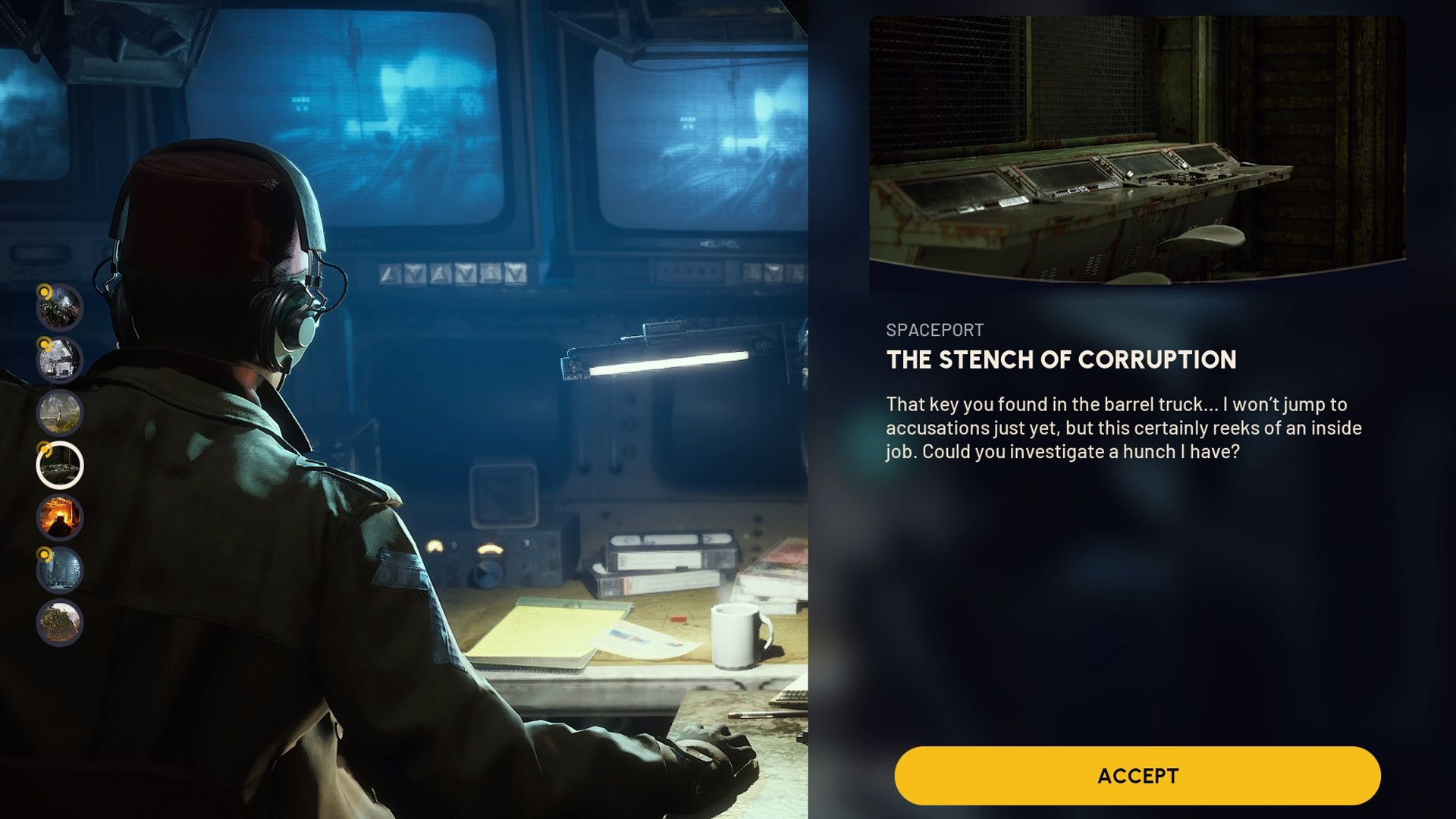
Task: Toggle the new-mission badge on the settlement icon
Action: (45, 343)
